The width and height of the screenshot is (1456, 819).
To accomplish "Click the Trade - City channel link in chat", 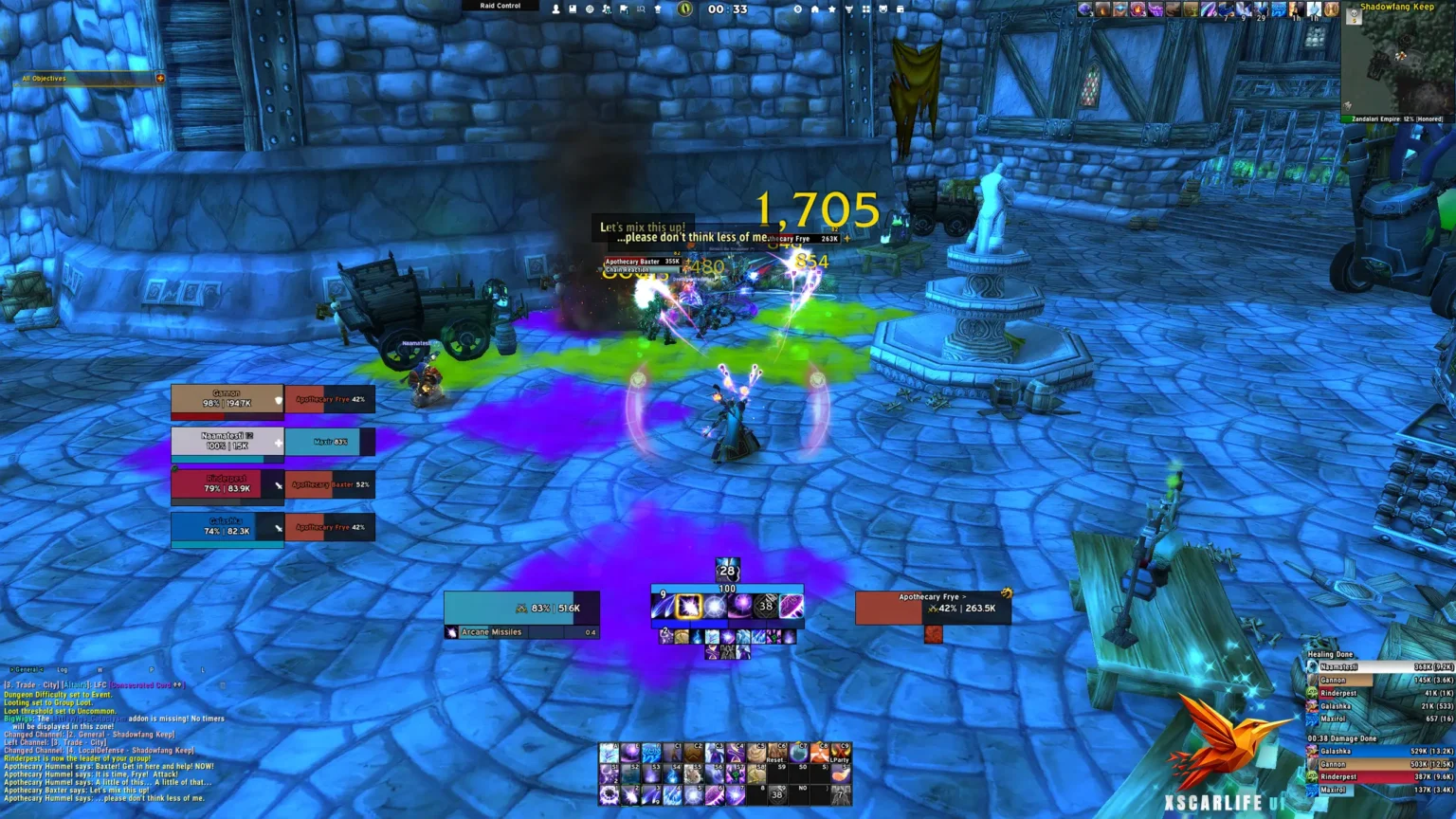I will (34, 683).
